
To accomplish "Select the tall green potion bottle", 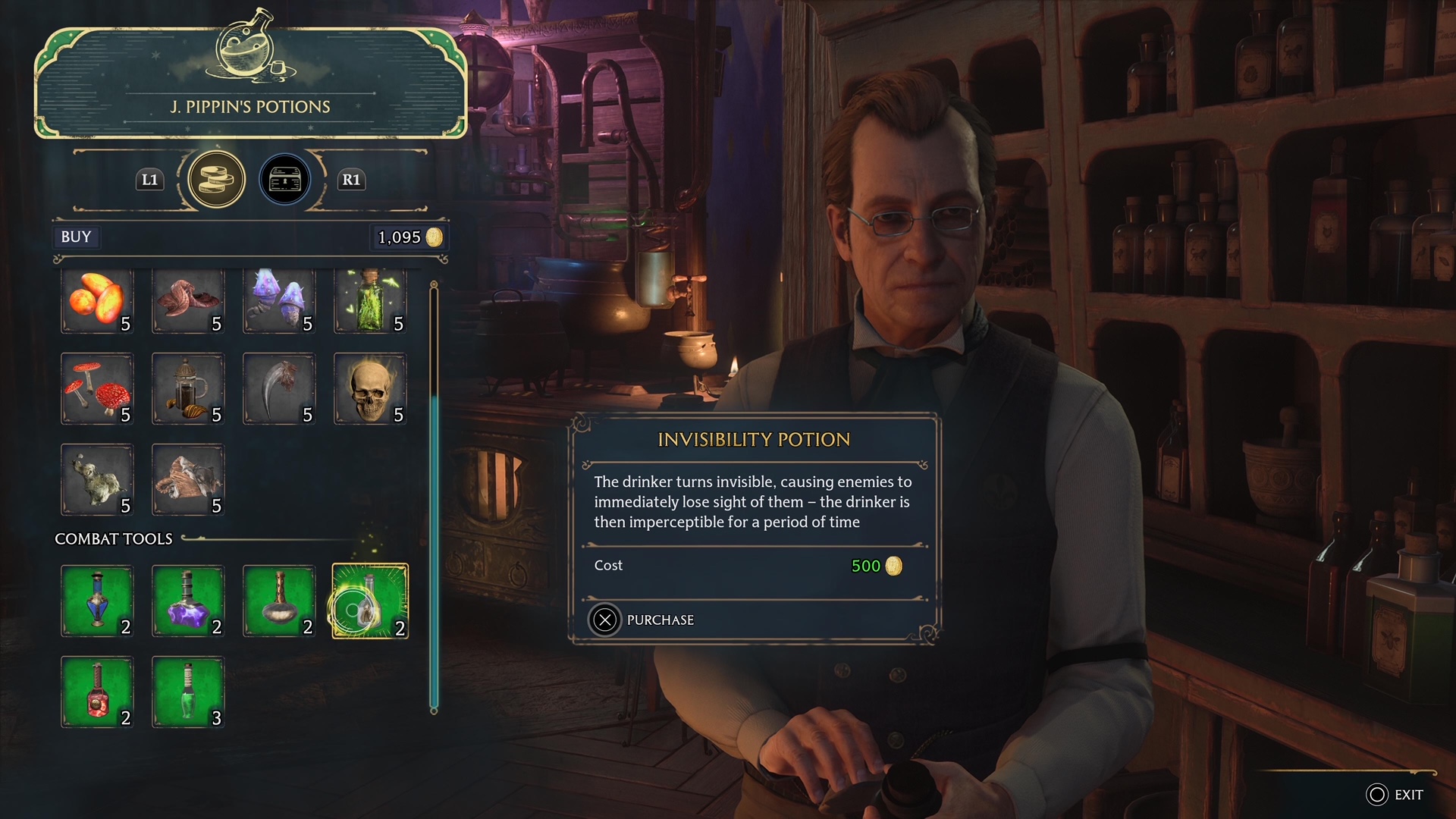I will point(188,692).
